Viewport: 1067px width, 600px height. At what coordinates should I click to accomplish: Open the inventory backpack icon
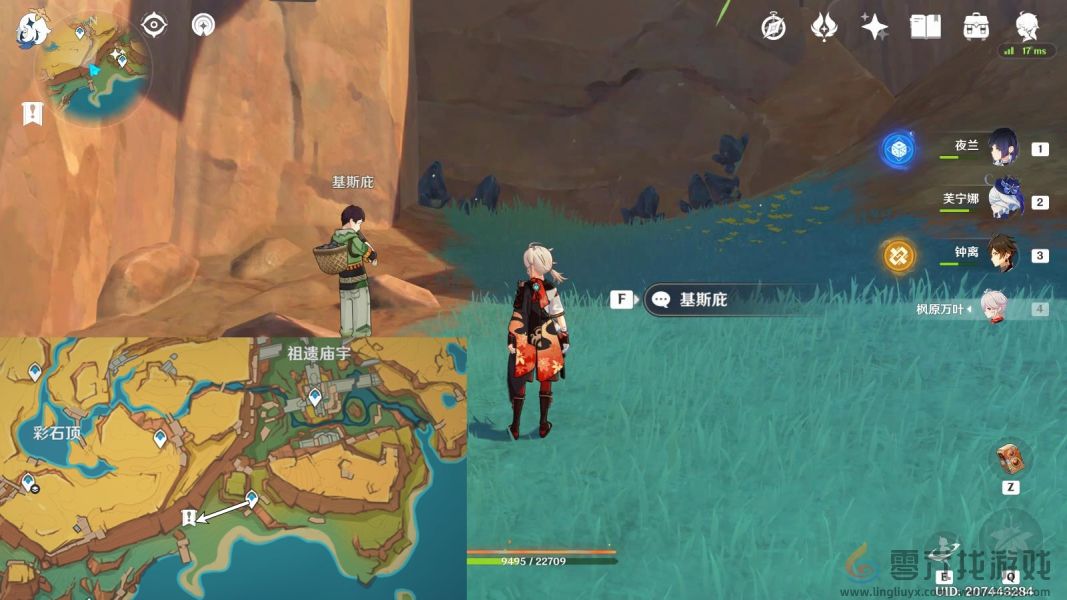point(976,27)
